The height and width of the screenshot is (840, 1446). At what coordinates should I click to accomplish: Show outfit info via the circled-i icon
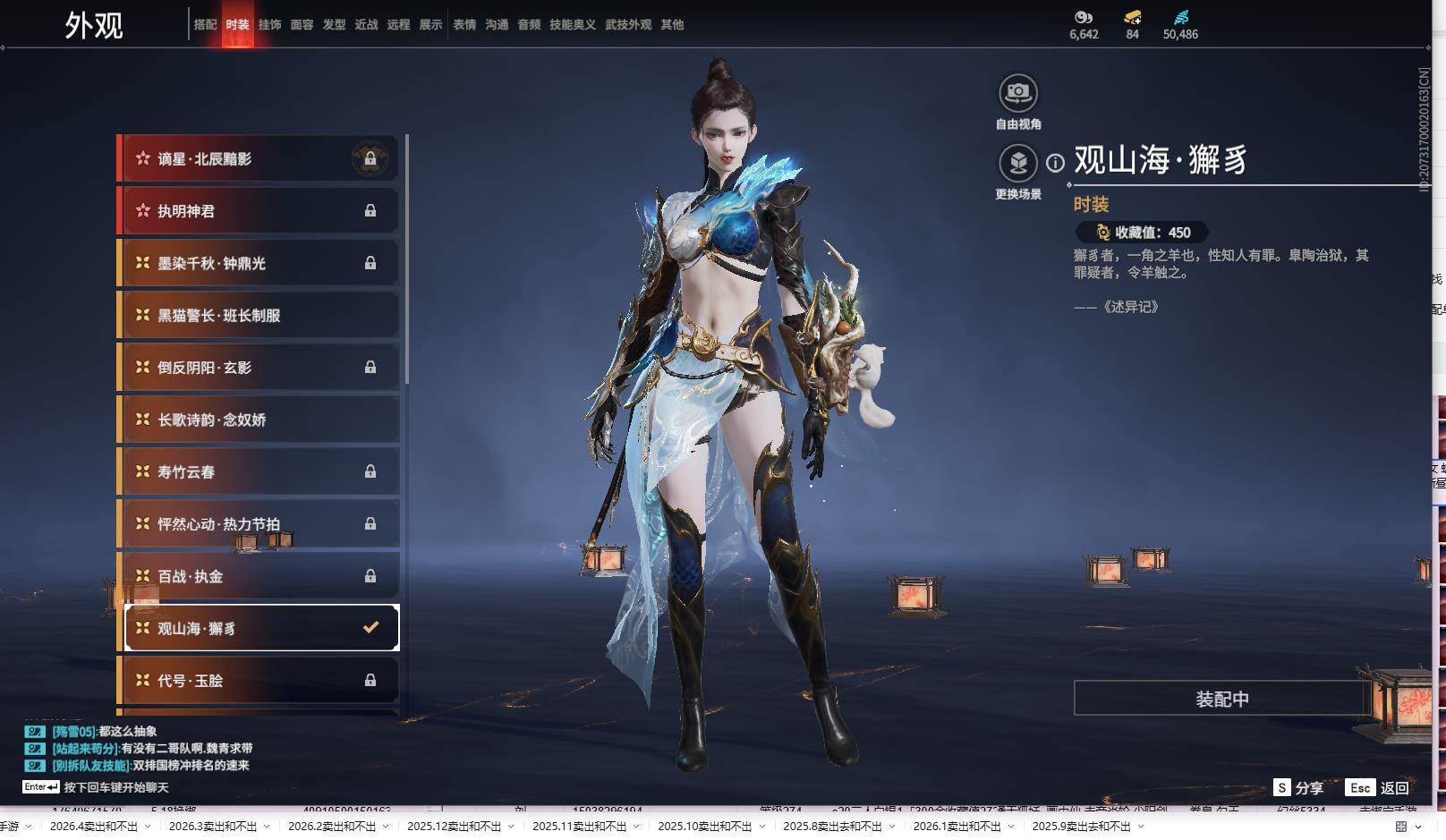pos(1056,163)
